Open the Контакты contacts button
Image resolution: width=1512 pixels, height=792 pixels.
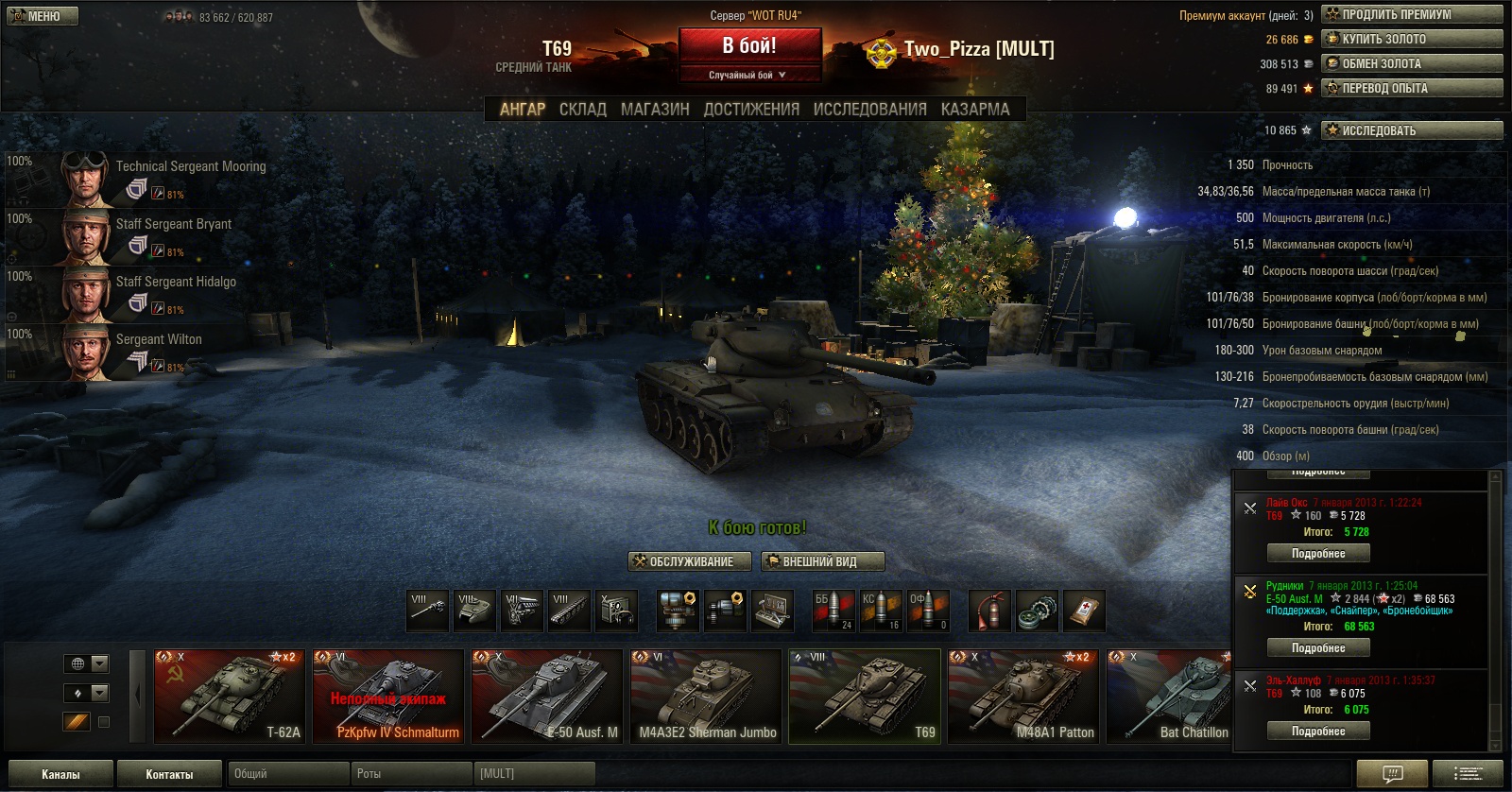(x=169, y=774)
